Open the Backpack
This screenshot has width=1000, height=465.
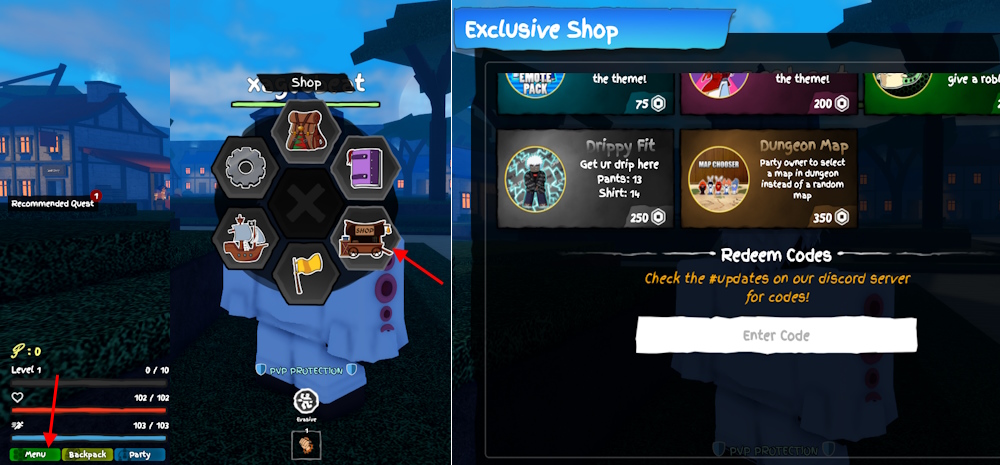tap(87, 454)
